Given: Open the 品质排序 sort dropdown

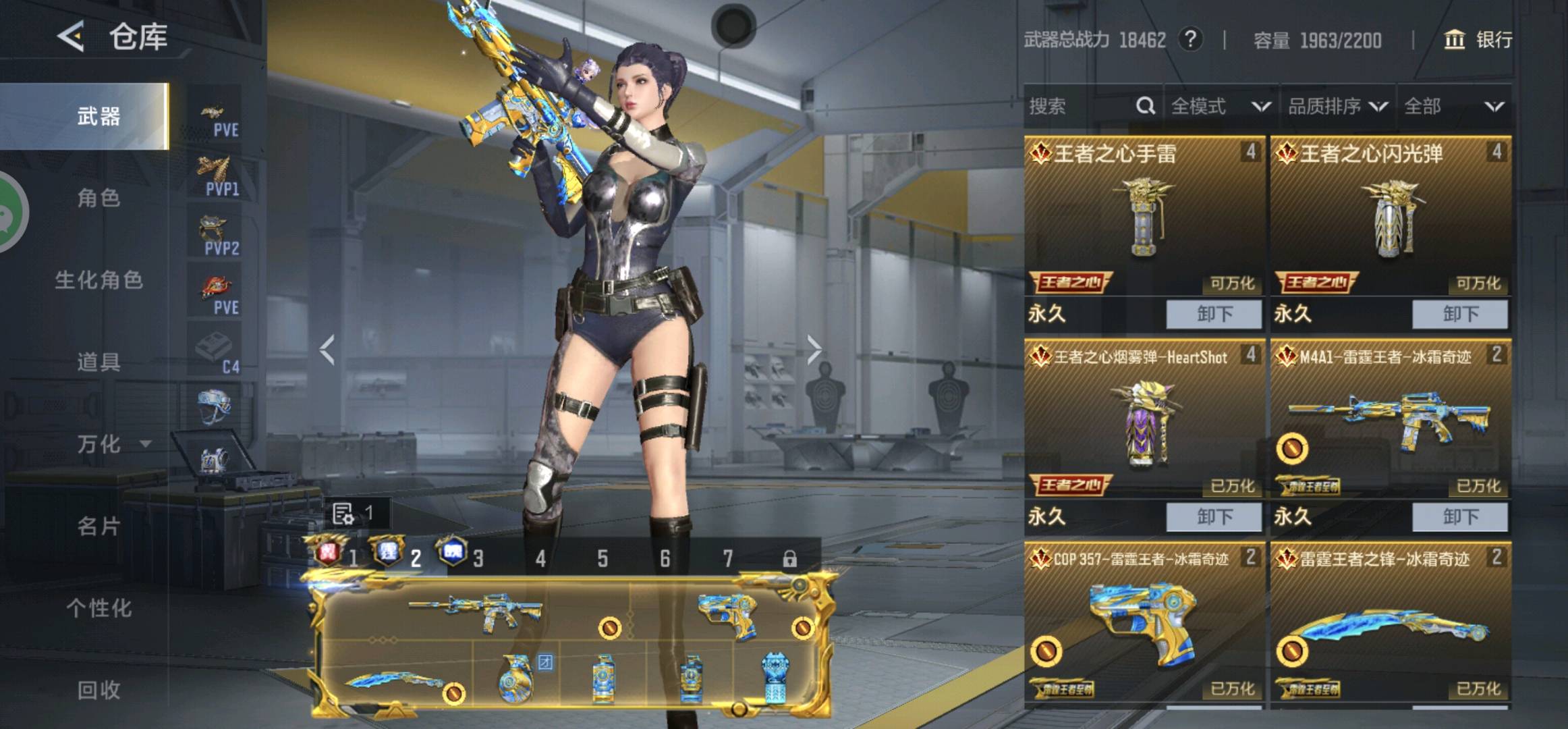Looking at the screenshot, I should tap(1337, 106).
